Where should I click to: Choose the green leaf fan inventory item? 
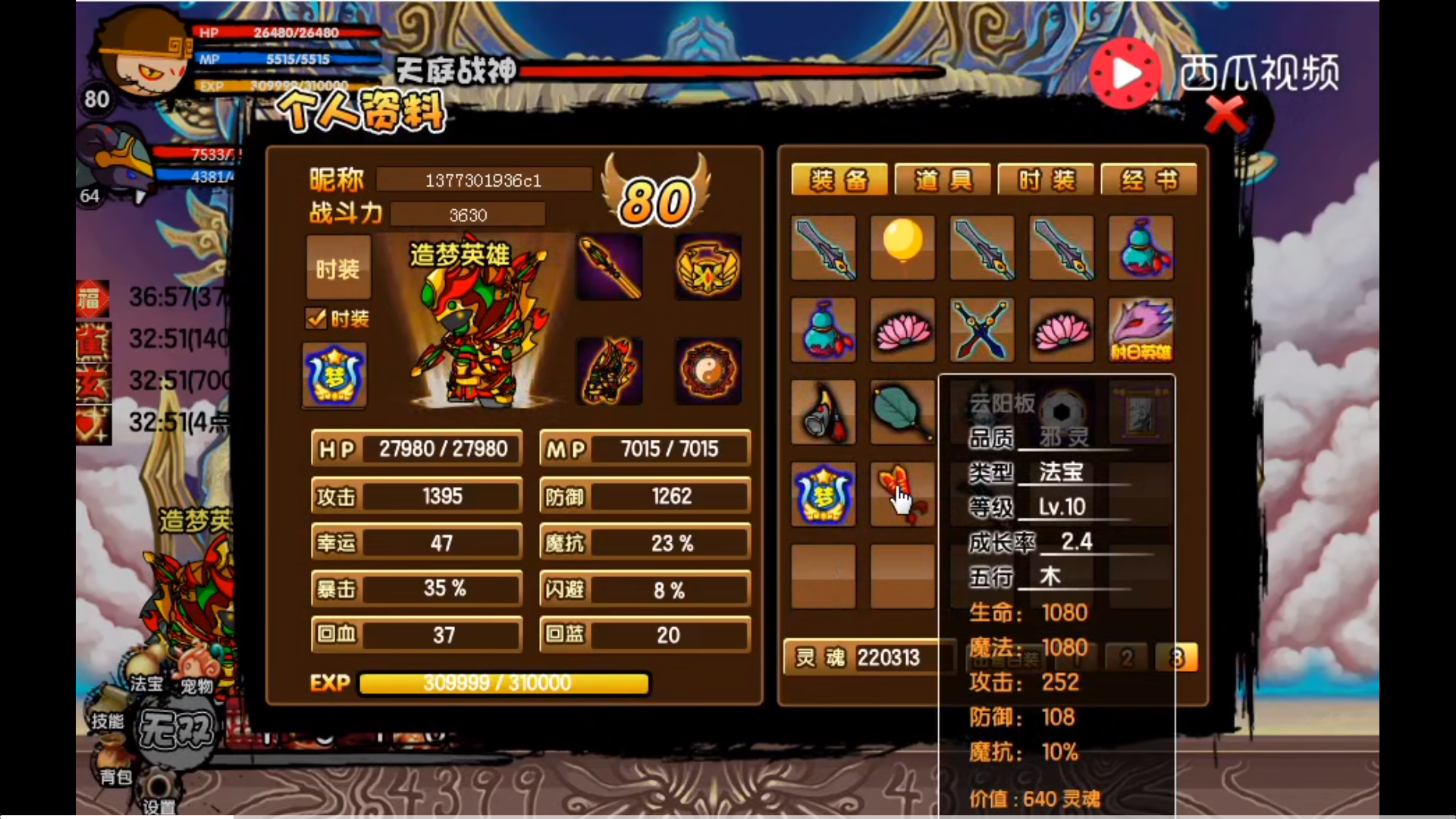tap(902, 412)
